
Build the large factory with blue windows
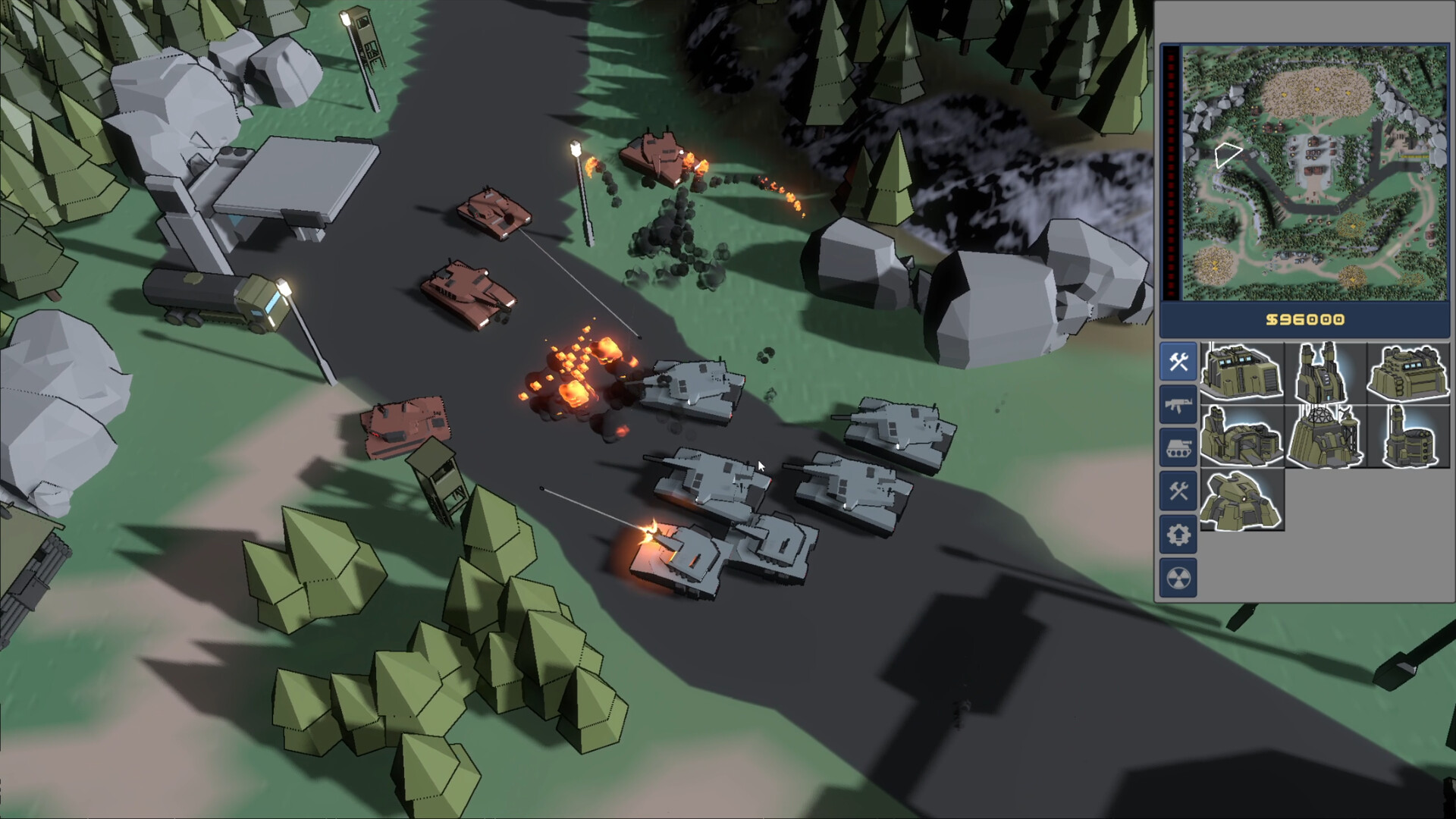(x=1244, y=373)
